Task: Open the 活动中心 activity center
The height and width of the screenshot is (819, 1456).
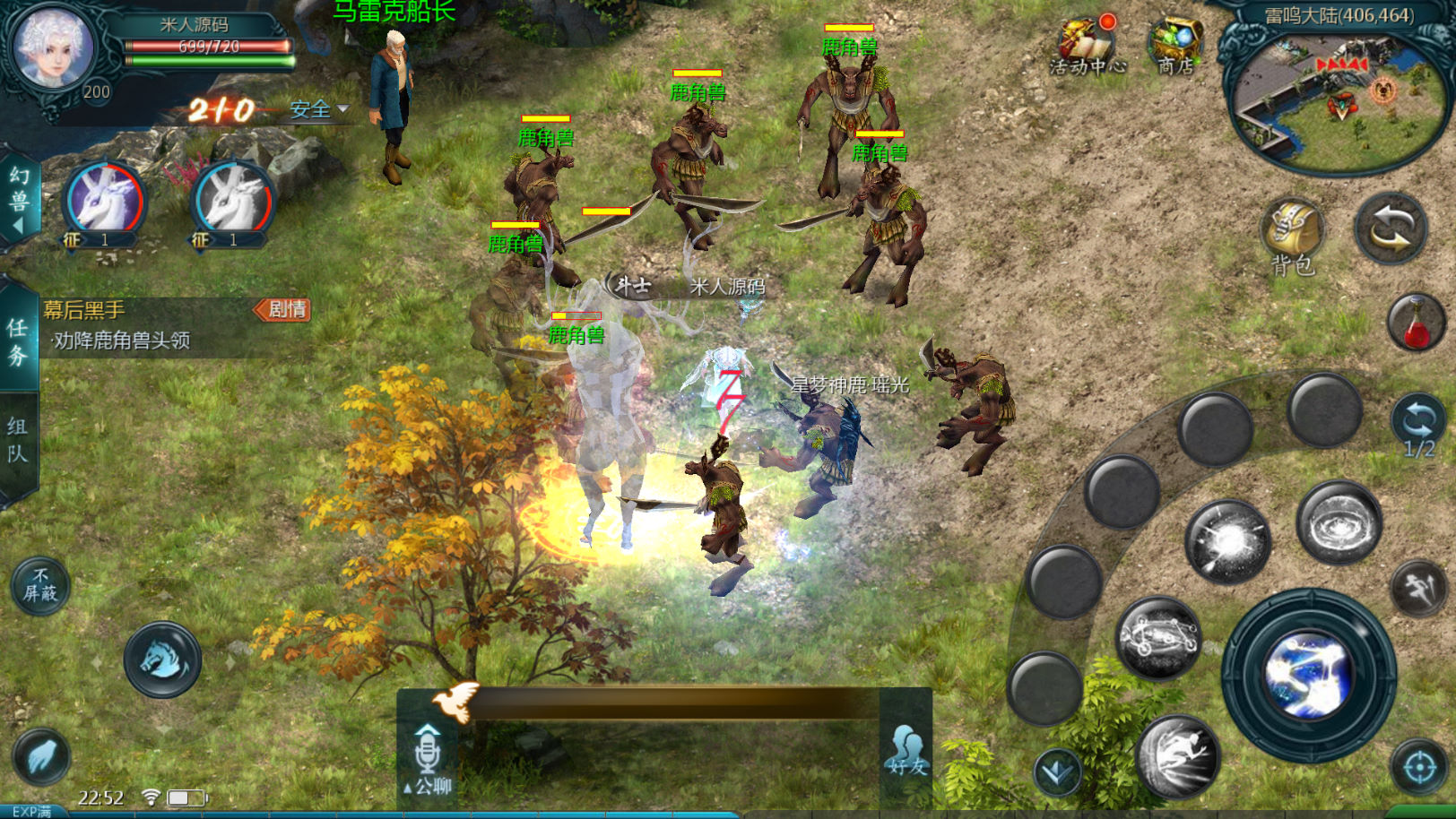Action: click(x=1087, y=46)
